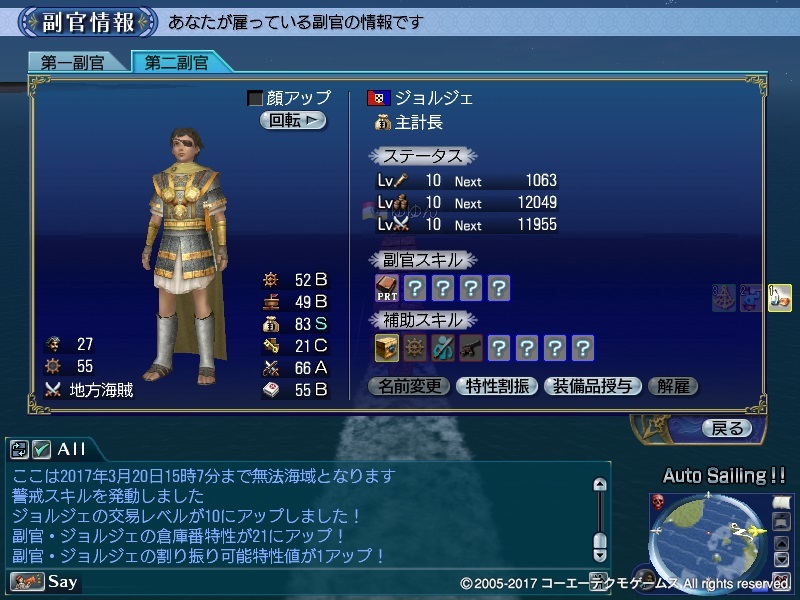Screen dimensions: 800x600
Task: Select the PRT adjutant skill icon
Action: [x=387, y=289]
